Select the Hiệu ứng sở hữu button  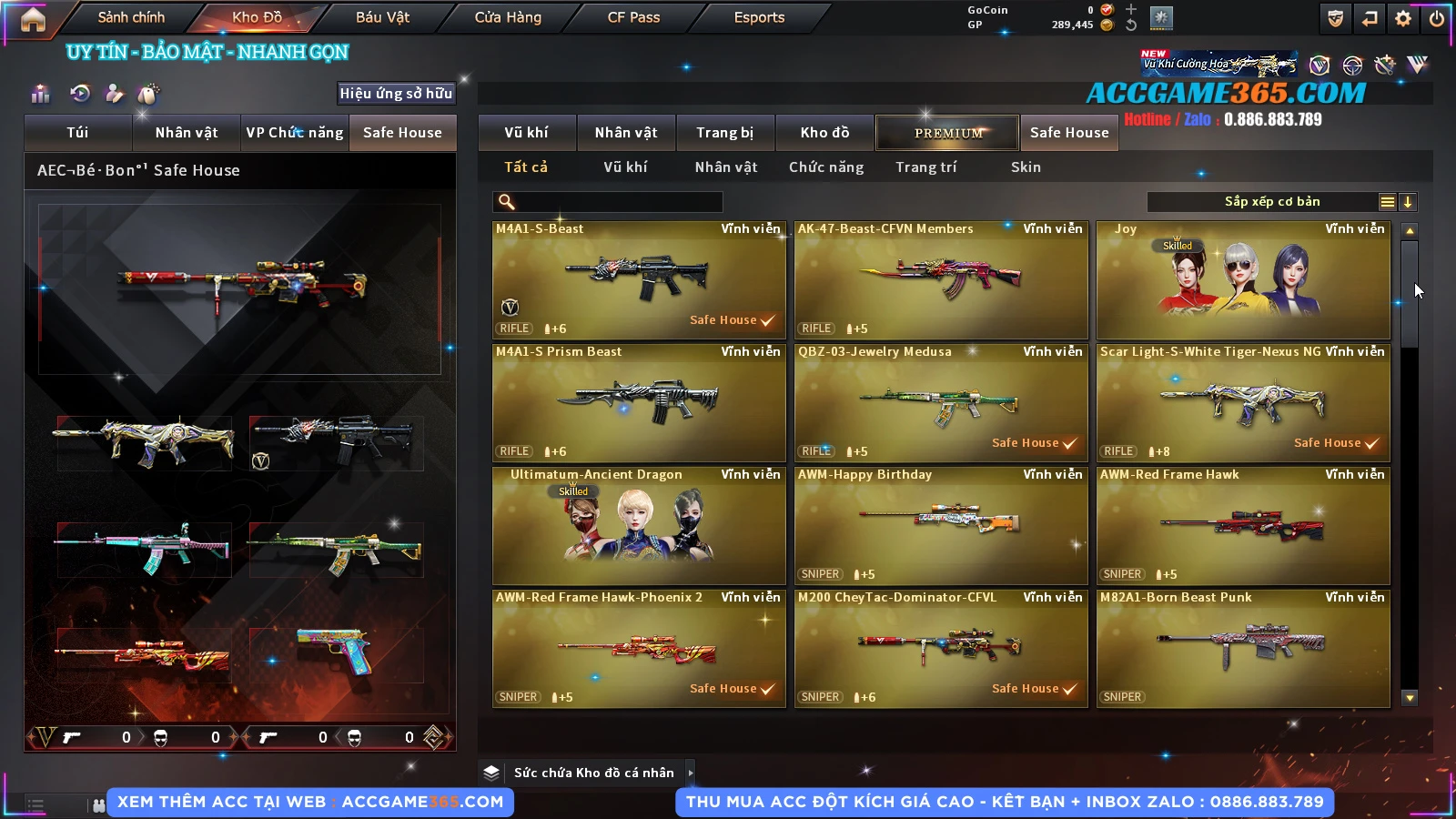[396, 93]
